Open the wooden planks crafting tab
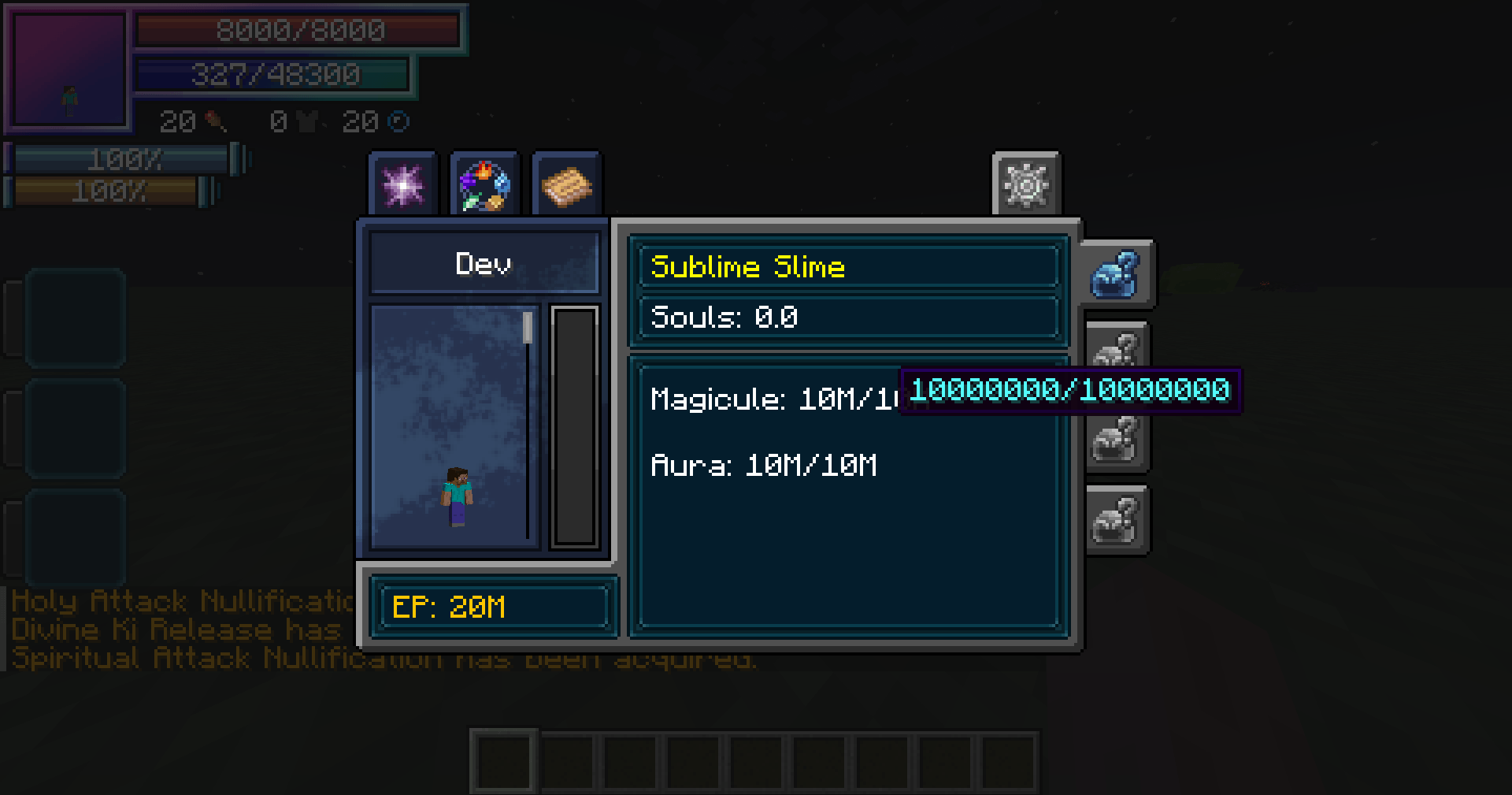This screenshot has height=795, width=1512. [x=567, y=185]
